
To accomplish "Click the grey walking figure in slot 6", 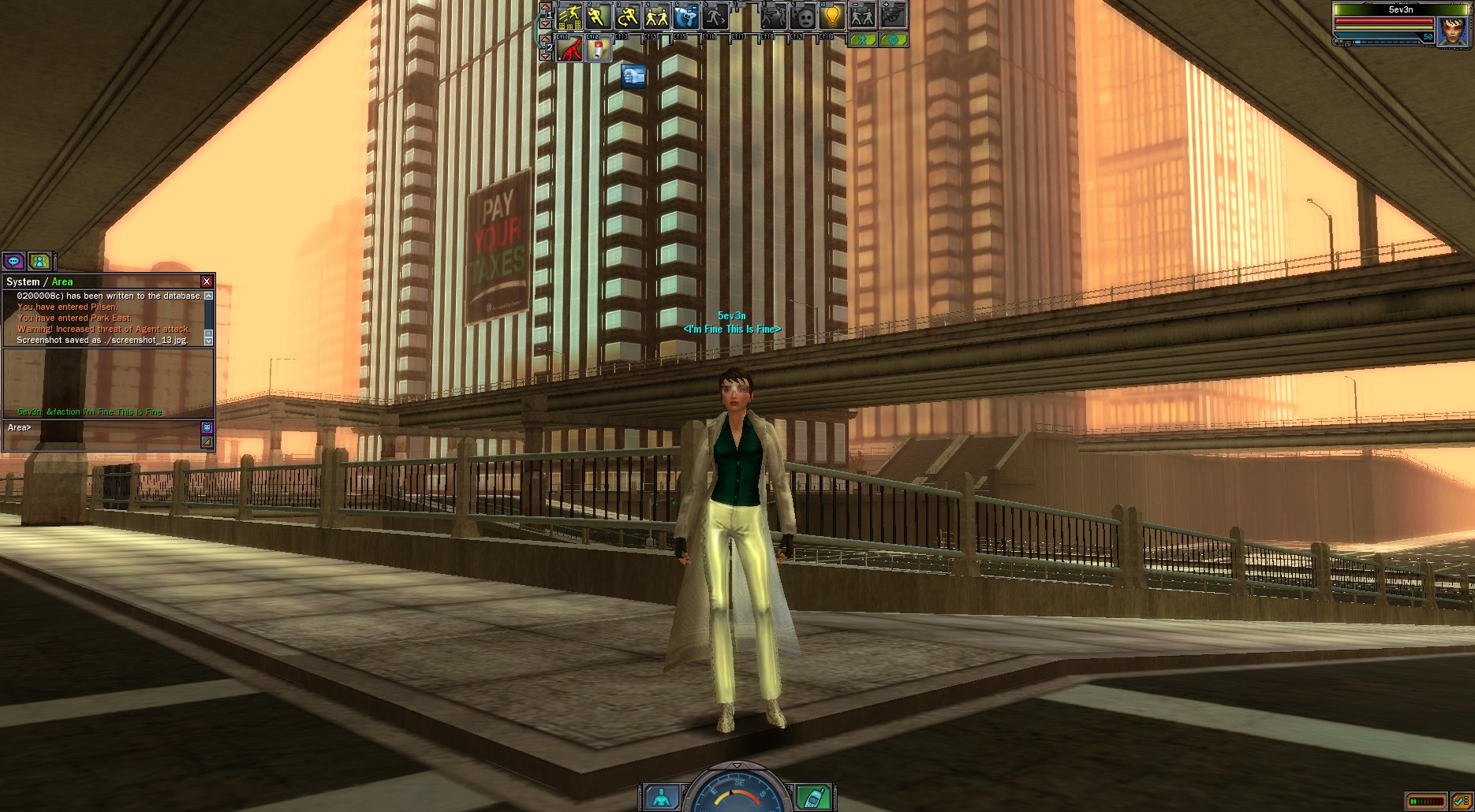I will coord(715,16).
